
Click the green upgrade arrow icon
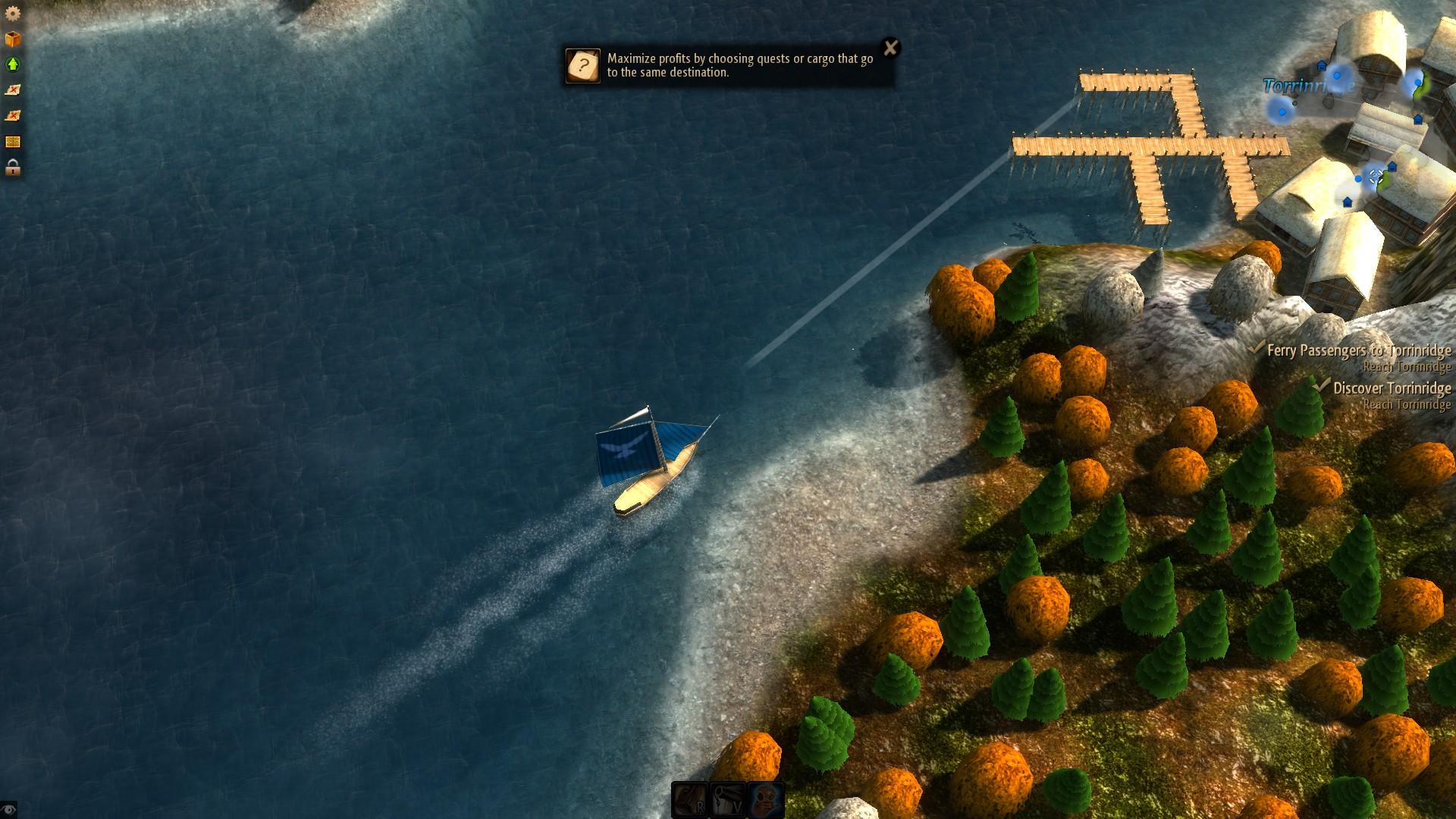[x=13, y=64]
